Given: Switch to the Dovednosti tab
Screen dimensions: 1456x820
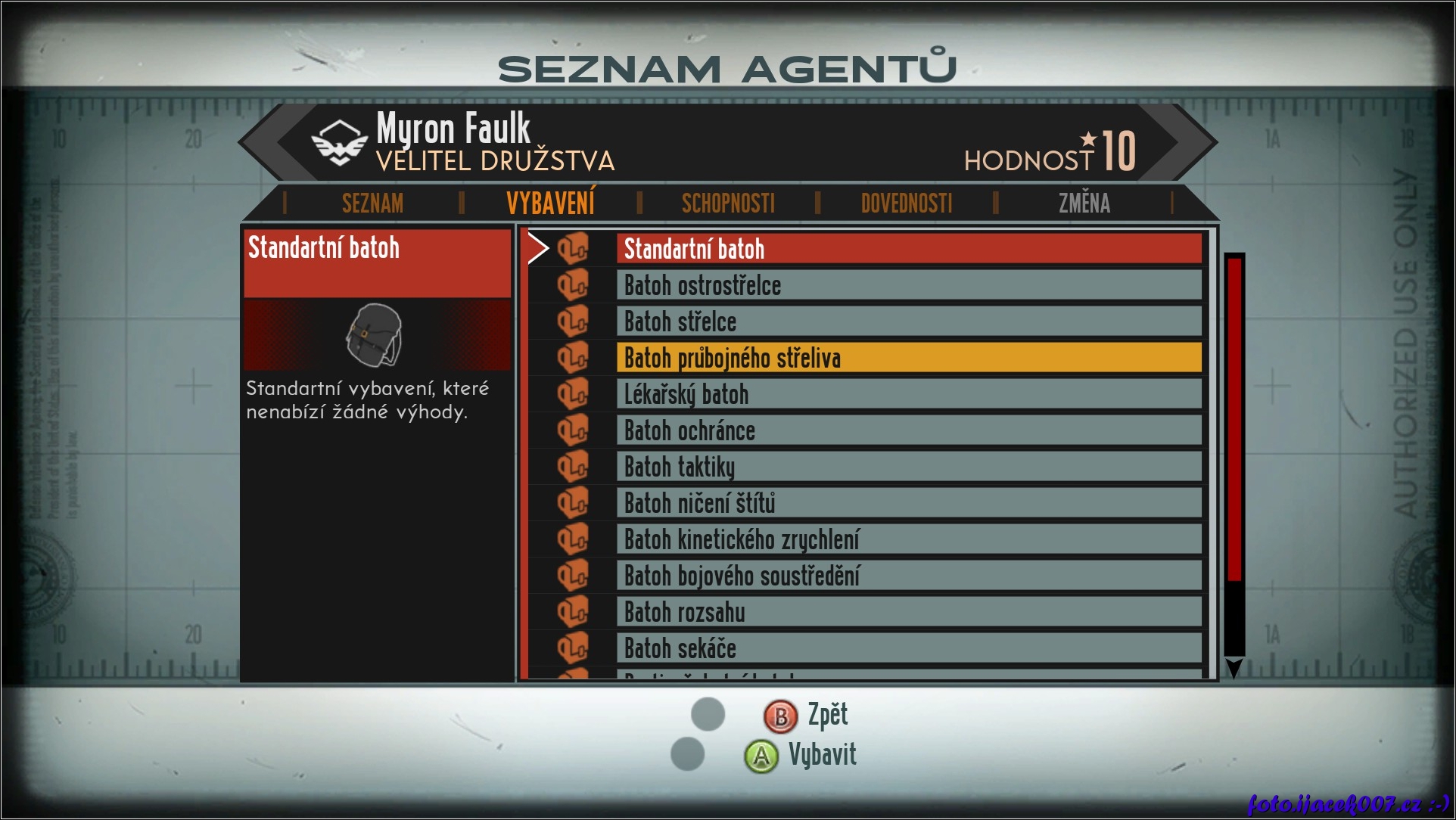Looking at the screenshot, I should pos(906,203).
